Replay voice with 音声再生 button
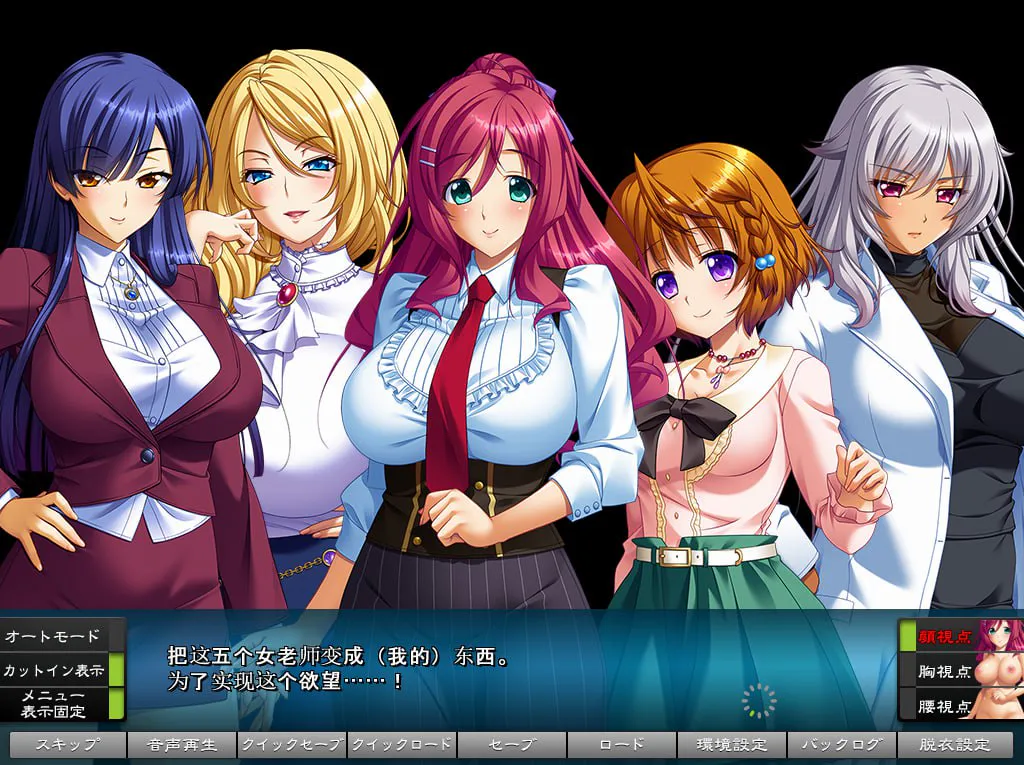This screenshot has width=1024, height=765. click(x=182, y=745)
